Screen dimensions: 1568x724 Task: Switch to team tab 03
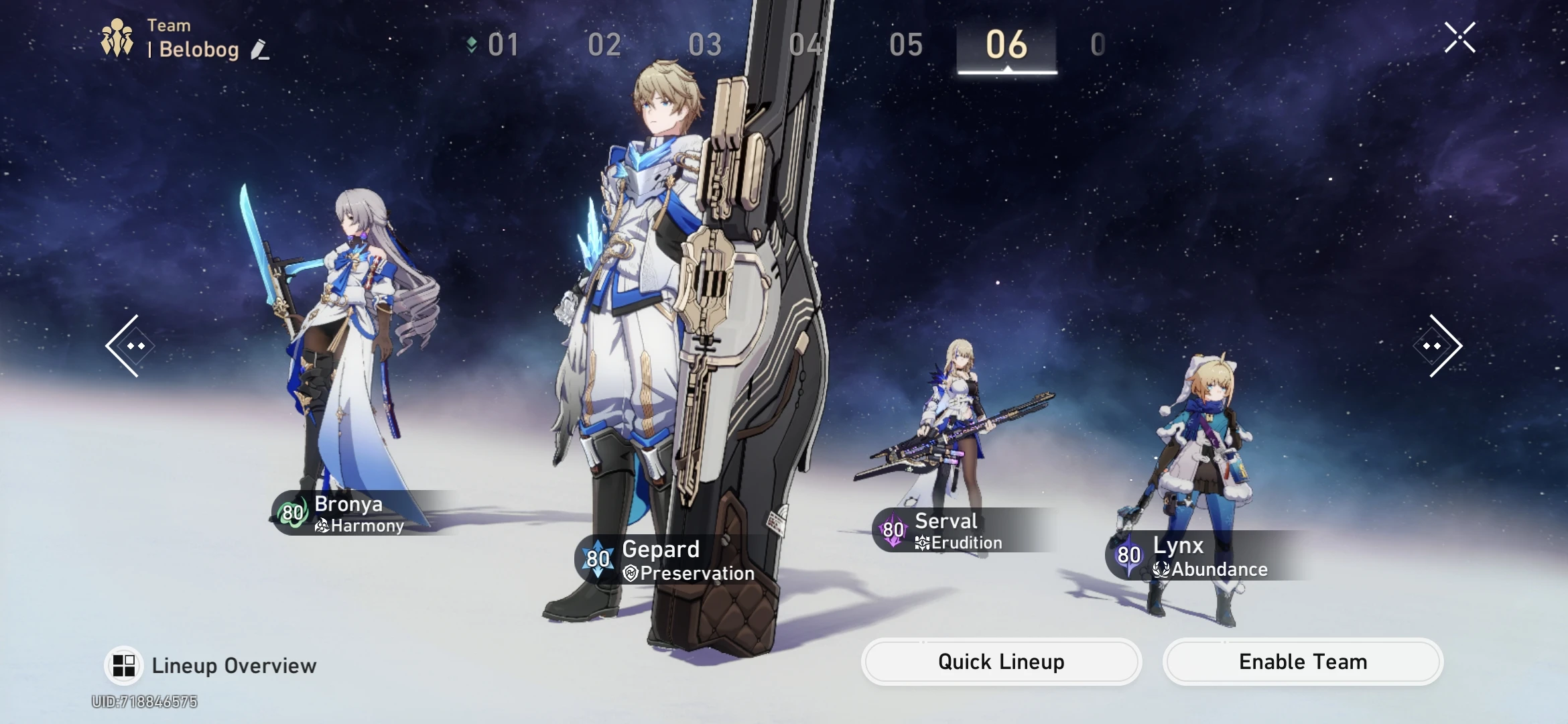(705, 46)
